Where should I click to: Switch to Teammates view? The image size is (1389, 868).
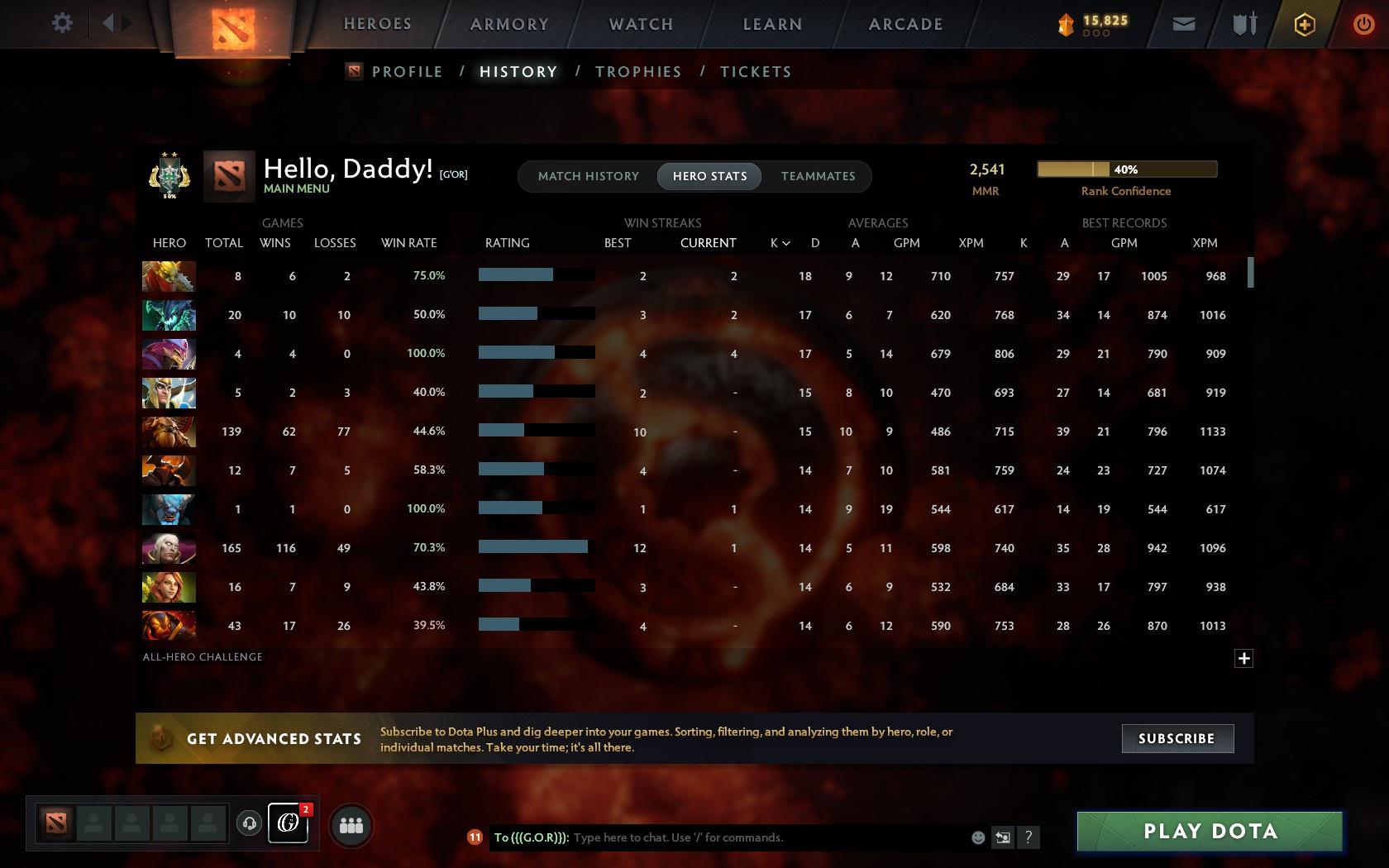coord(817,176)
